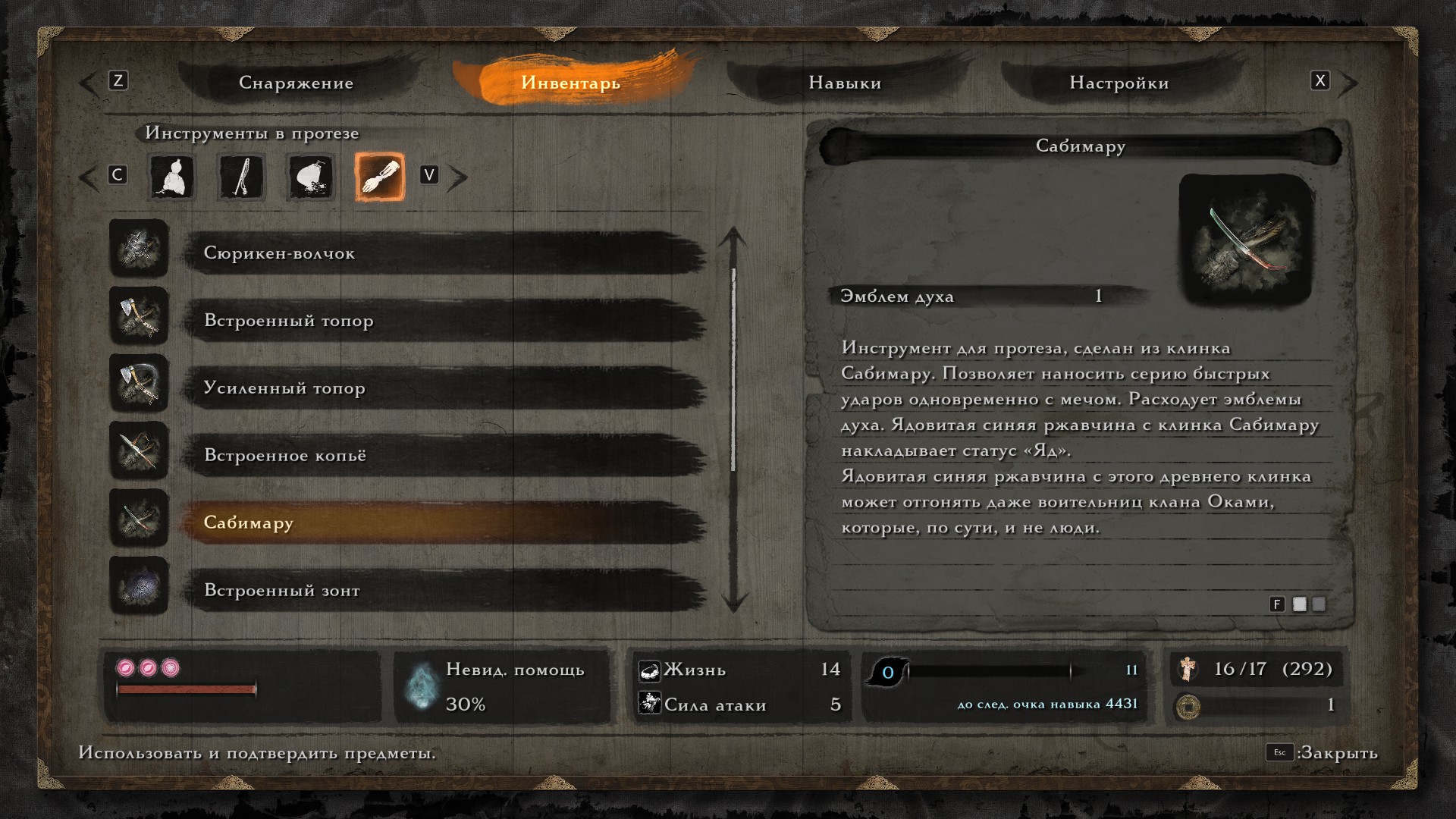Click the previous category arrow
Viewport: 1456px width, 819px height.
pos(89,177)
